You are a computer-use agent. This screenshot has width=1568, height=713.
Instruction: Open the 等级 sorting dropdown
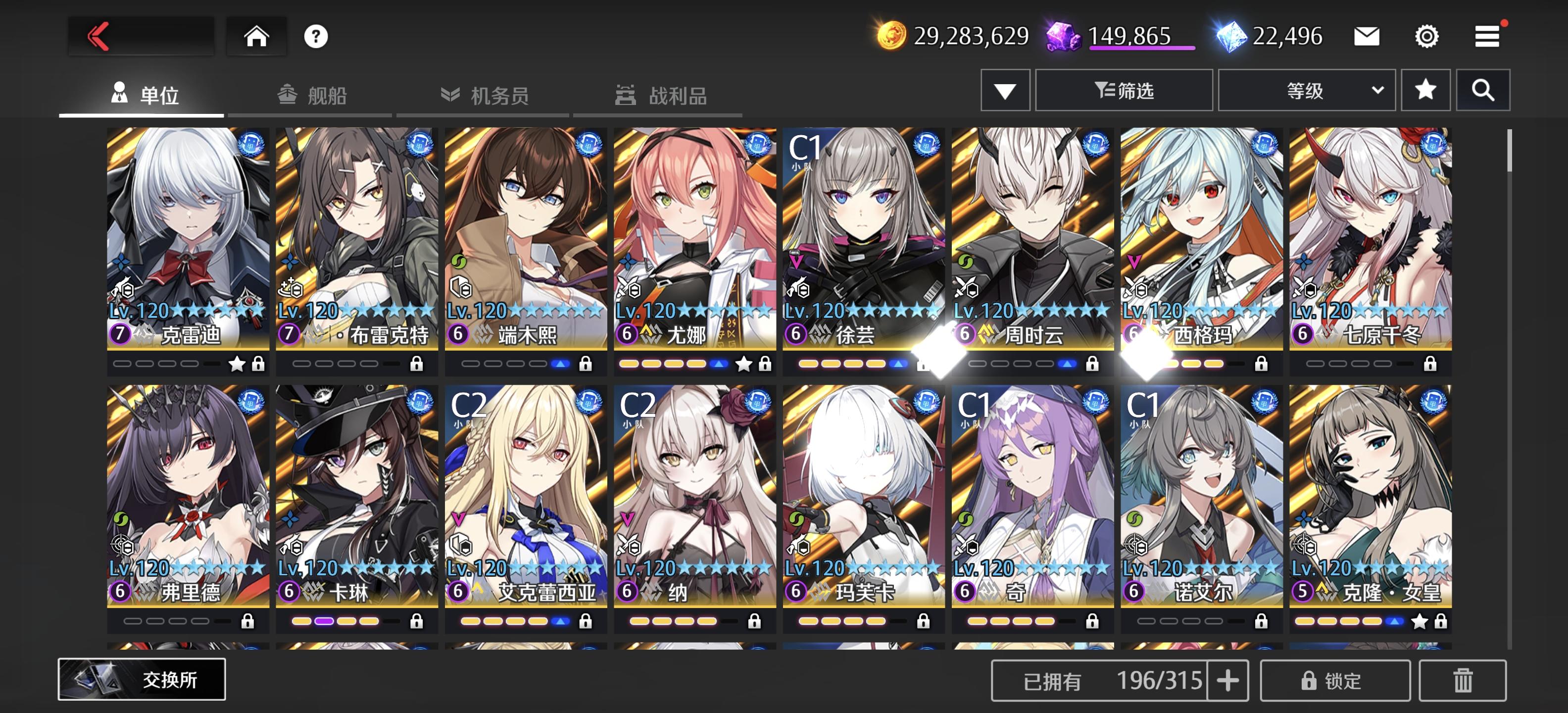1306,90
